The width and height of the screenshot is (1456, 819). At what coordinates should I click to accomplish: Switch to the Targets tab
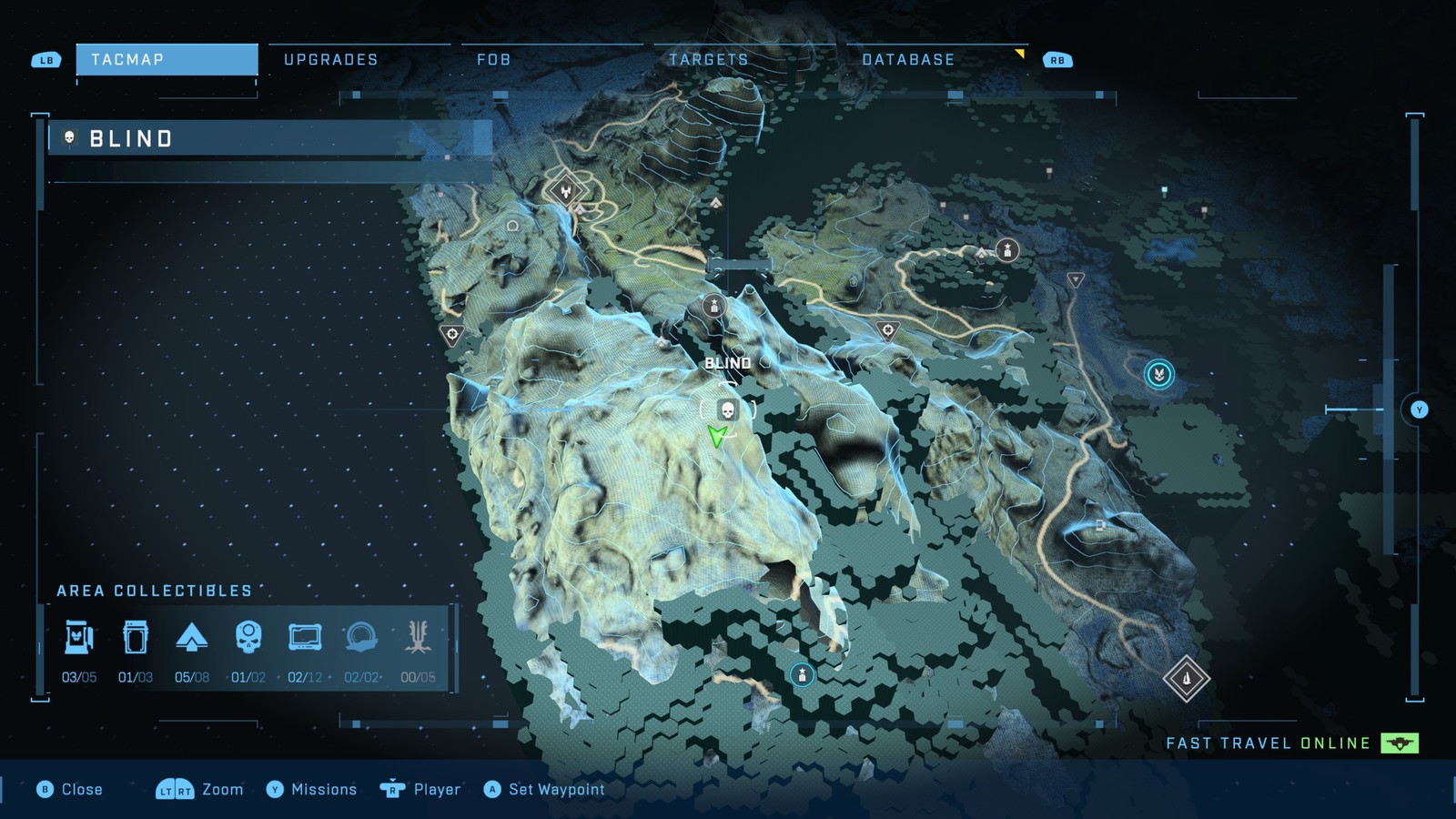tap(708, 60)
